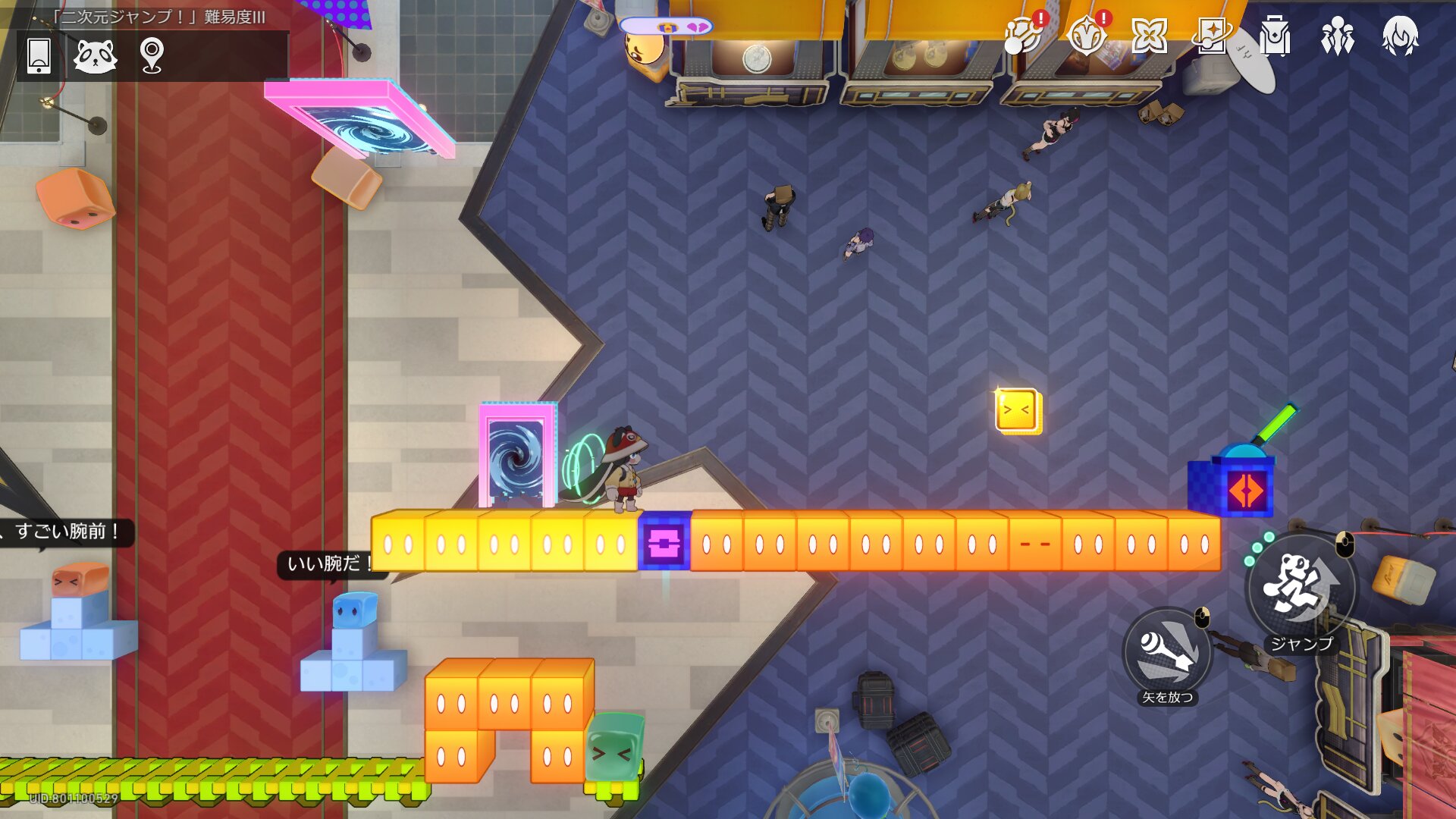Open the team lineup icon

pos(1338,35)
